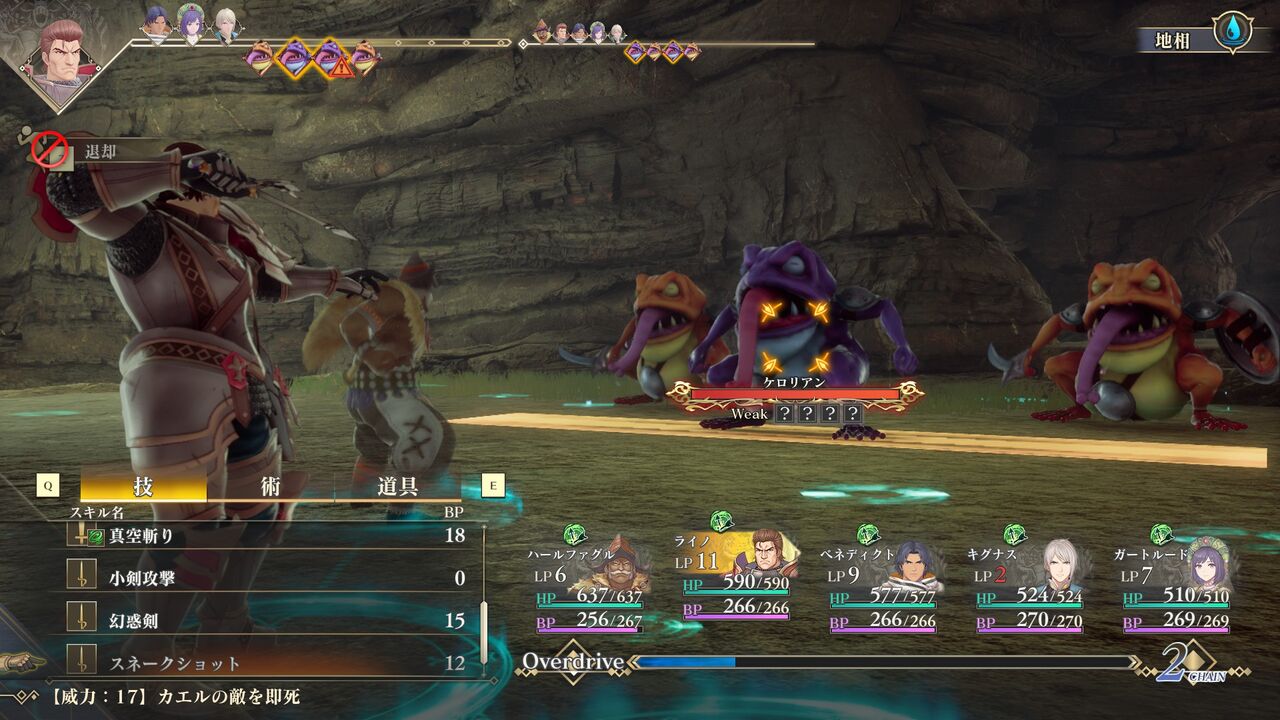Switch to the 術 tab
Viewport: 1280px width, 720px height.
click(270, 487)
